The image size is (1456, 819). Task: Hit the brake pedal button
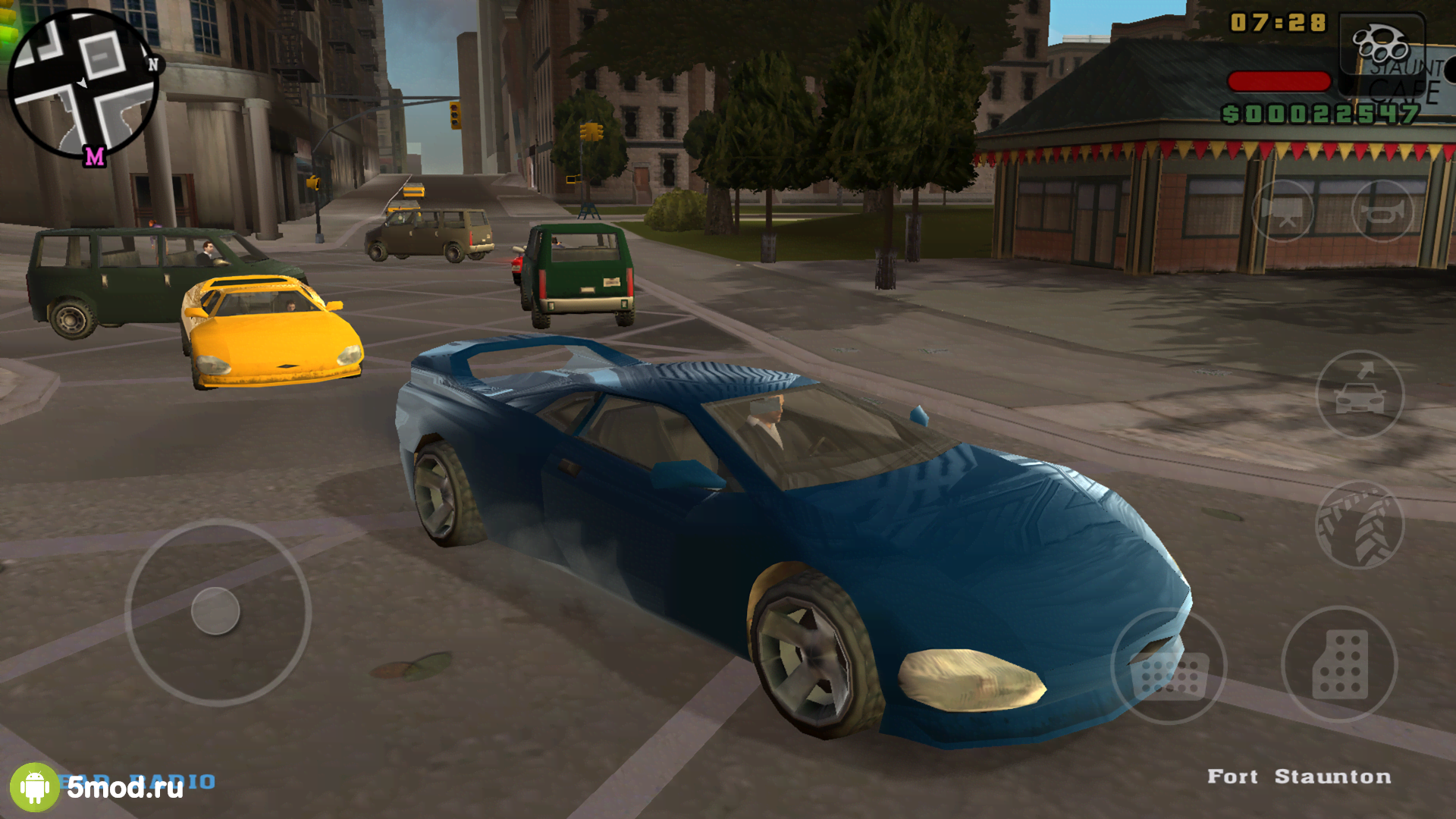coord(1169,666)
